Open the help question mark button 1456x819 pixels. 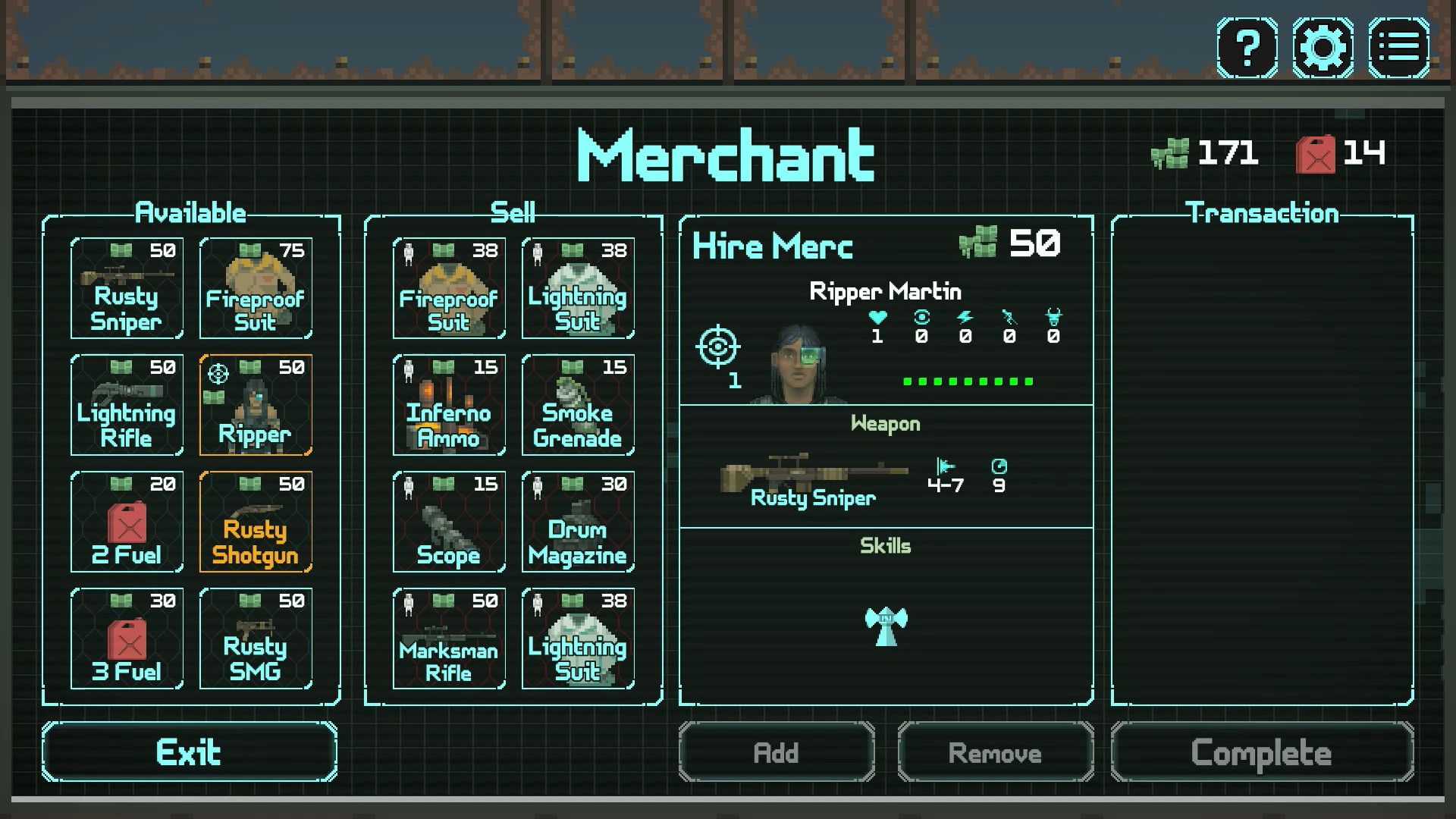tap(1247, 49)
